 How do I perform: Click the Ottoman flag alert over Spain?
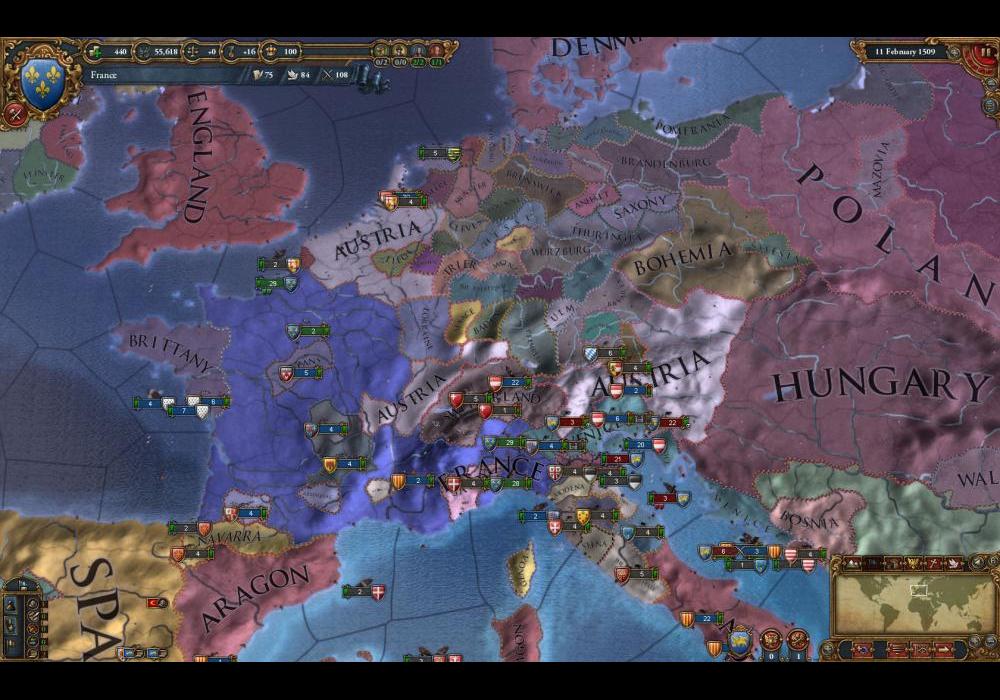pyautogui.click(x=155, y=603)
